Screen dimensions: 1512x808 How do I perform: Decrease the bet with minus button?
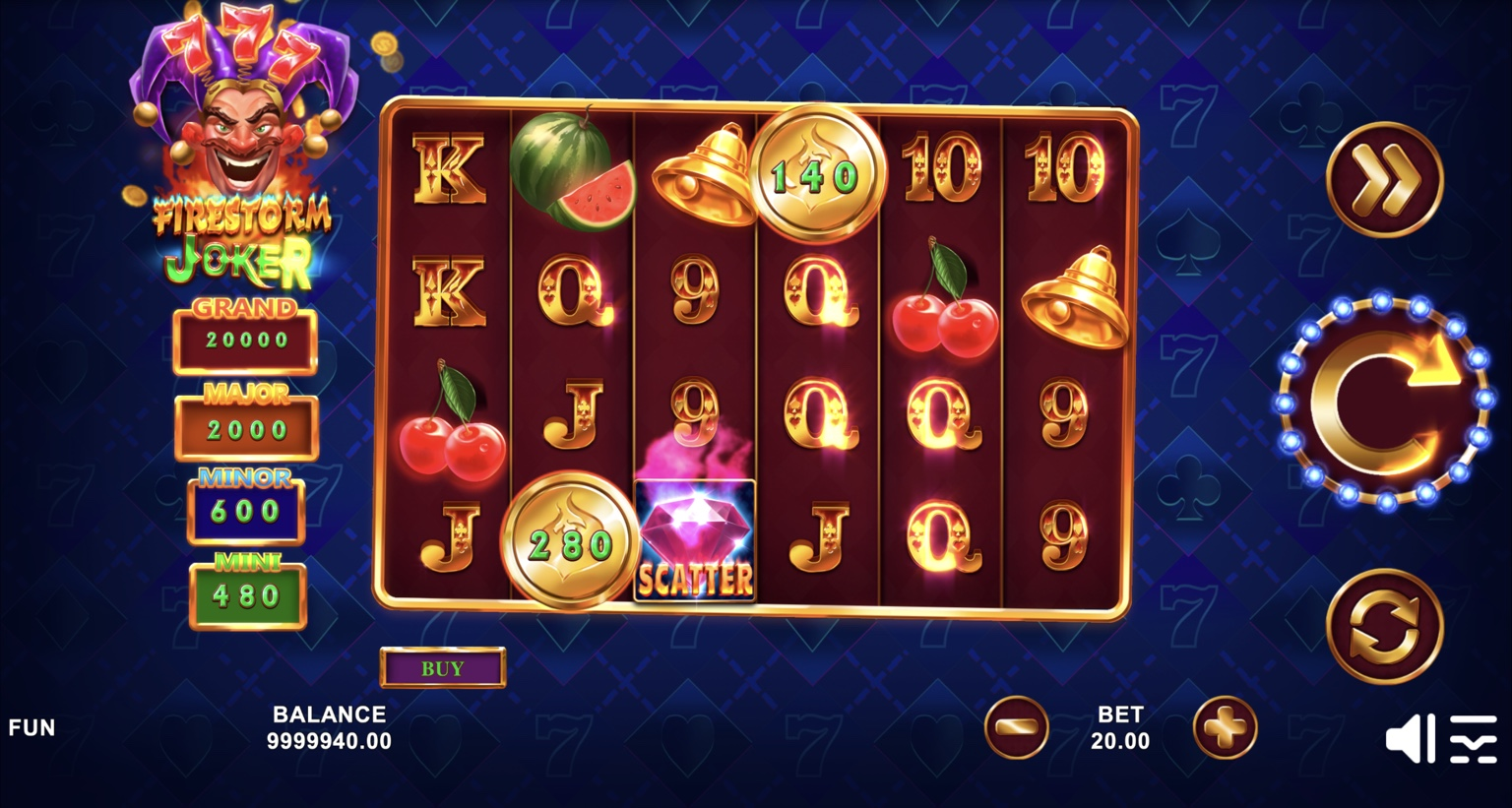click(1016, 727)
